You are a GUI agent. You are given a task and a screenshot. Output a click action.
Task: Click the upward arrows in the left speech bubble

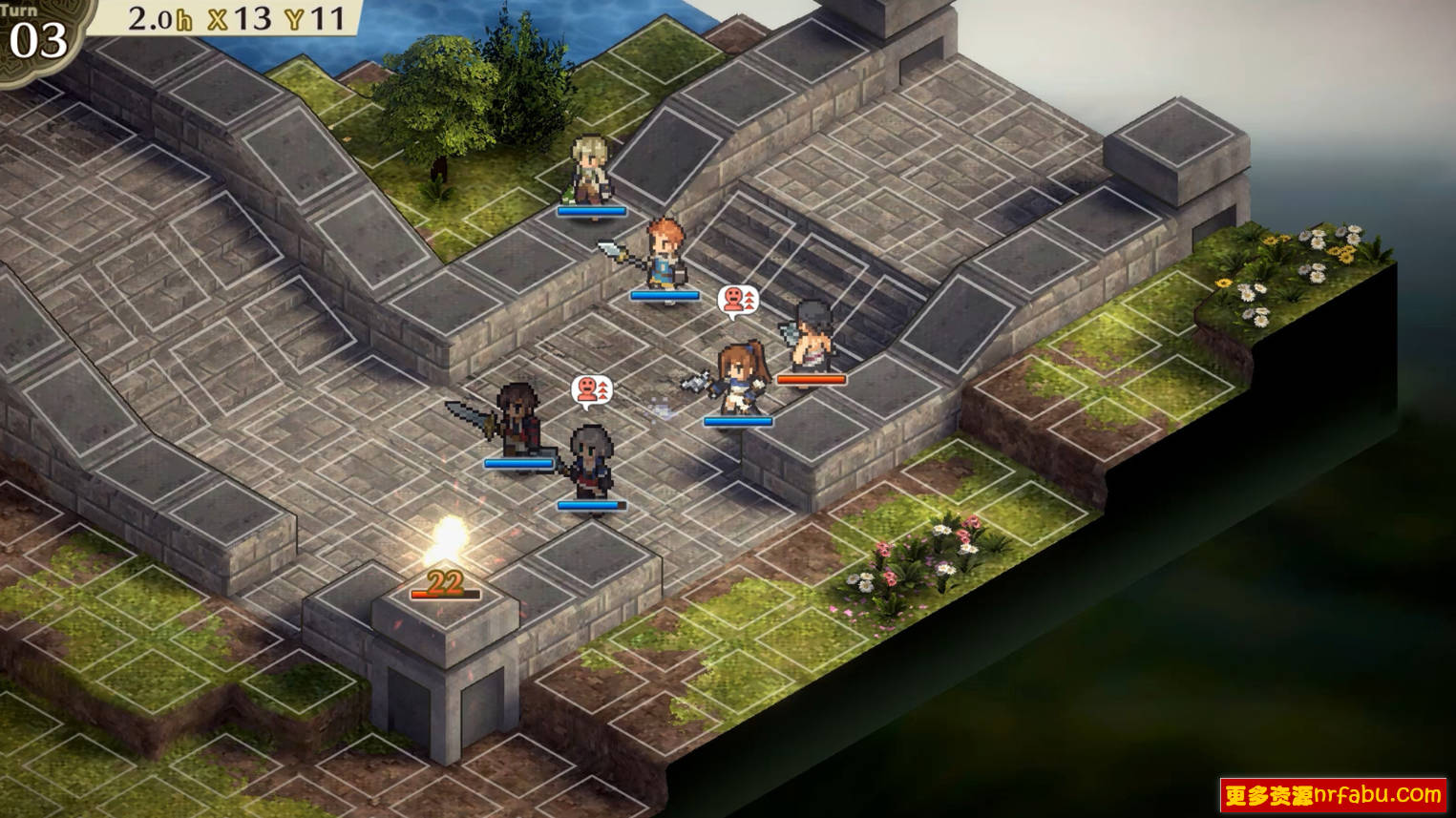[x=604, y=388]
